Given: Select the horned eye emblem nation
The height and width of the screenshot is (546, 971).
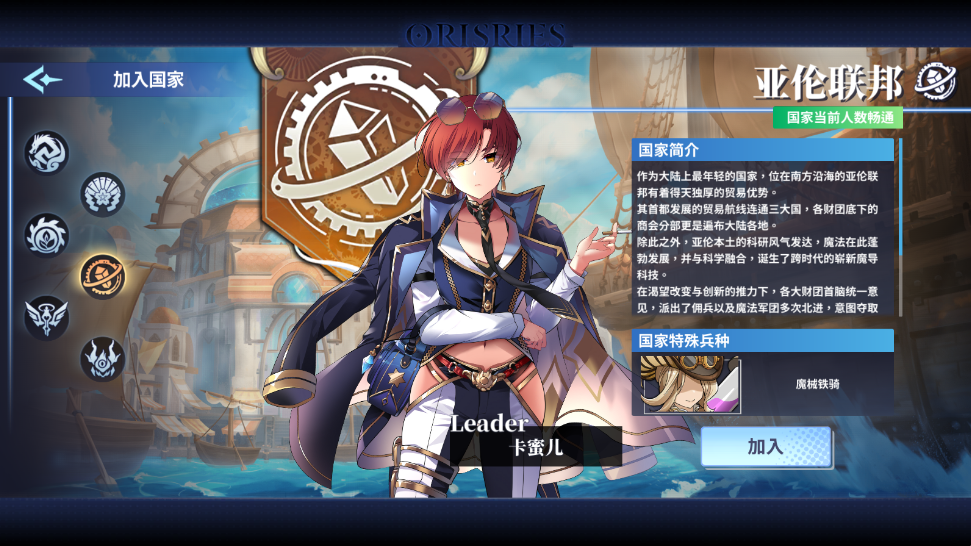Looking at the screenshot, I should click(102, 358).
